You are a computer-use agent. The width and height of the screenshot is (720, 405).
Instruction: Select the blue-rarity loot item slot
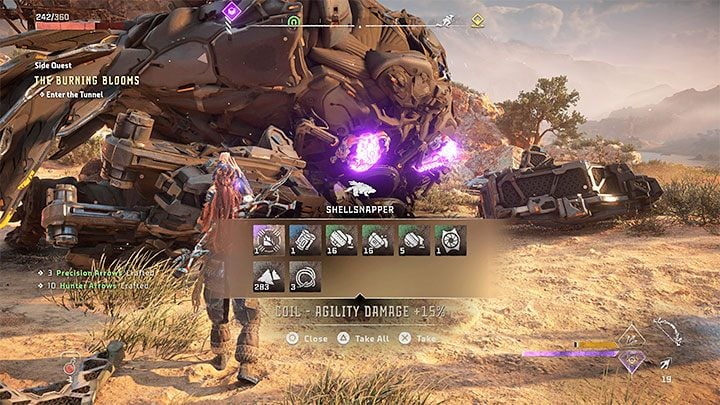[x=303, y=238]
